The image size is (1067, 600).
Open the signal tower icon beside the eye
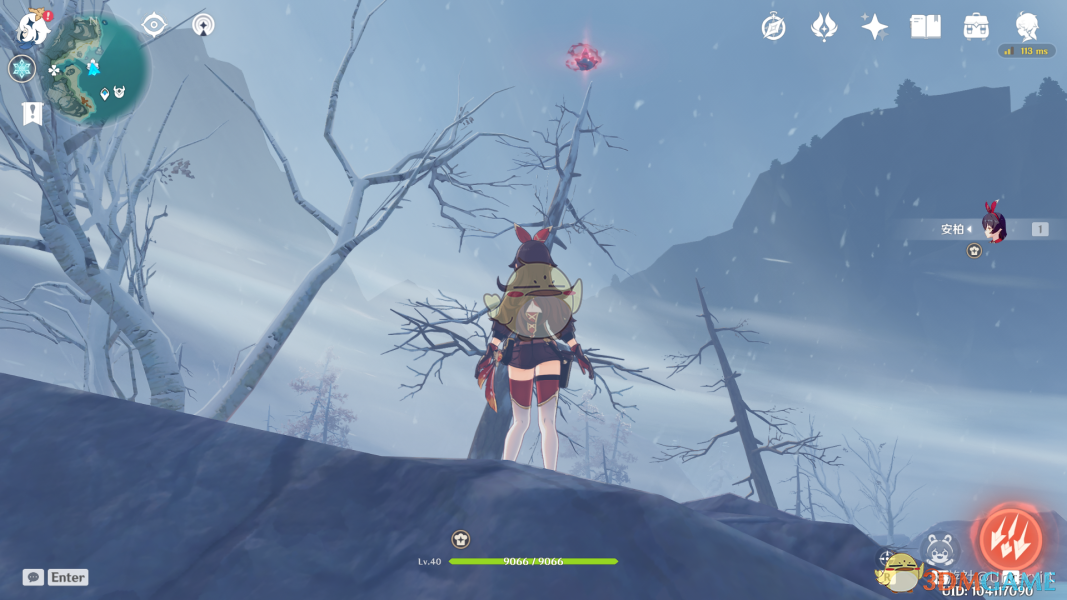(203, 25)
